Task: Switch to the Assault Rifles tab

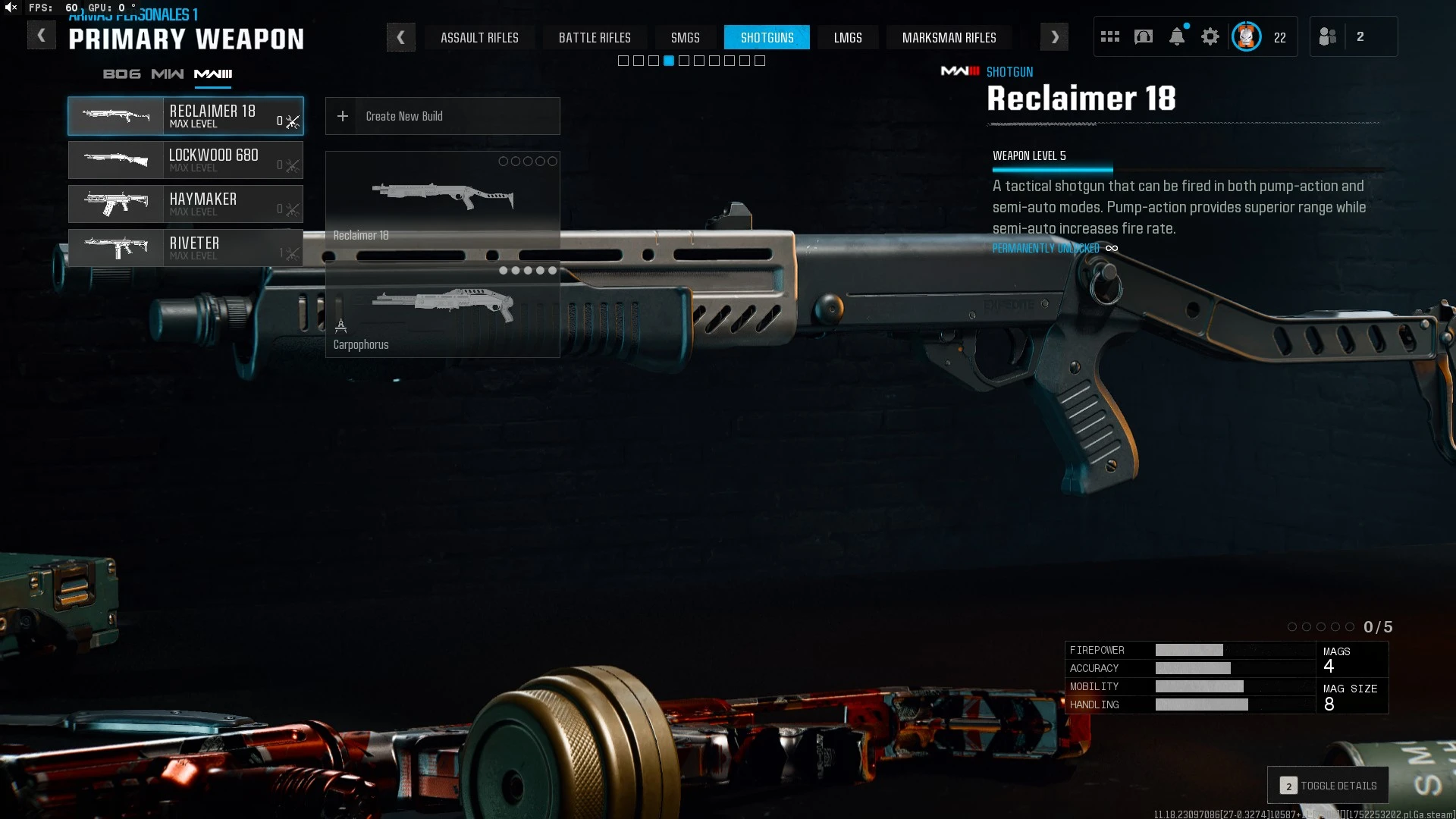Action: coord(479,37)
